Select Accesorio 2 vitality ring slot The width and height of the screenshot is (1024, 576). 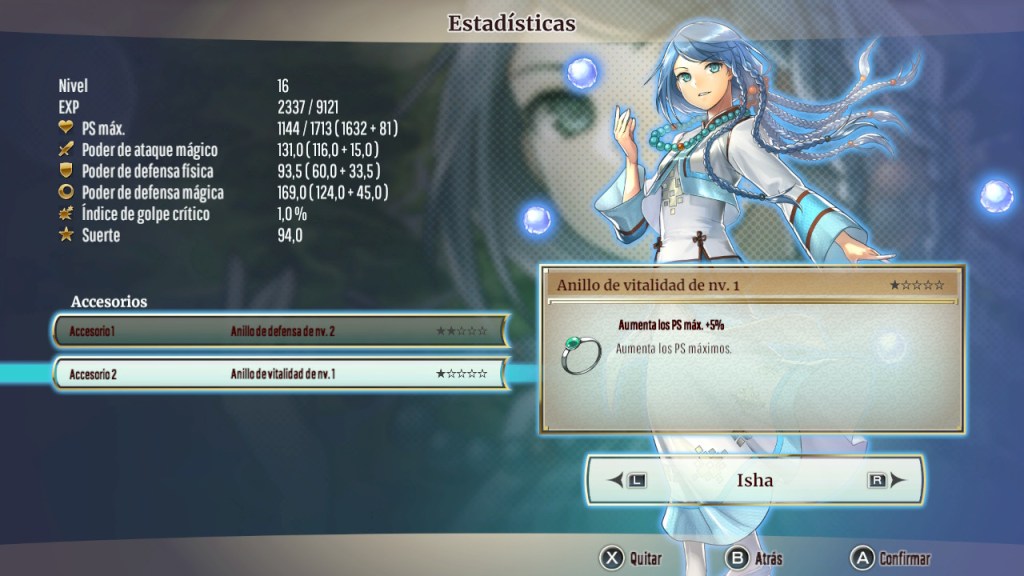(x=280, y=374)
